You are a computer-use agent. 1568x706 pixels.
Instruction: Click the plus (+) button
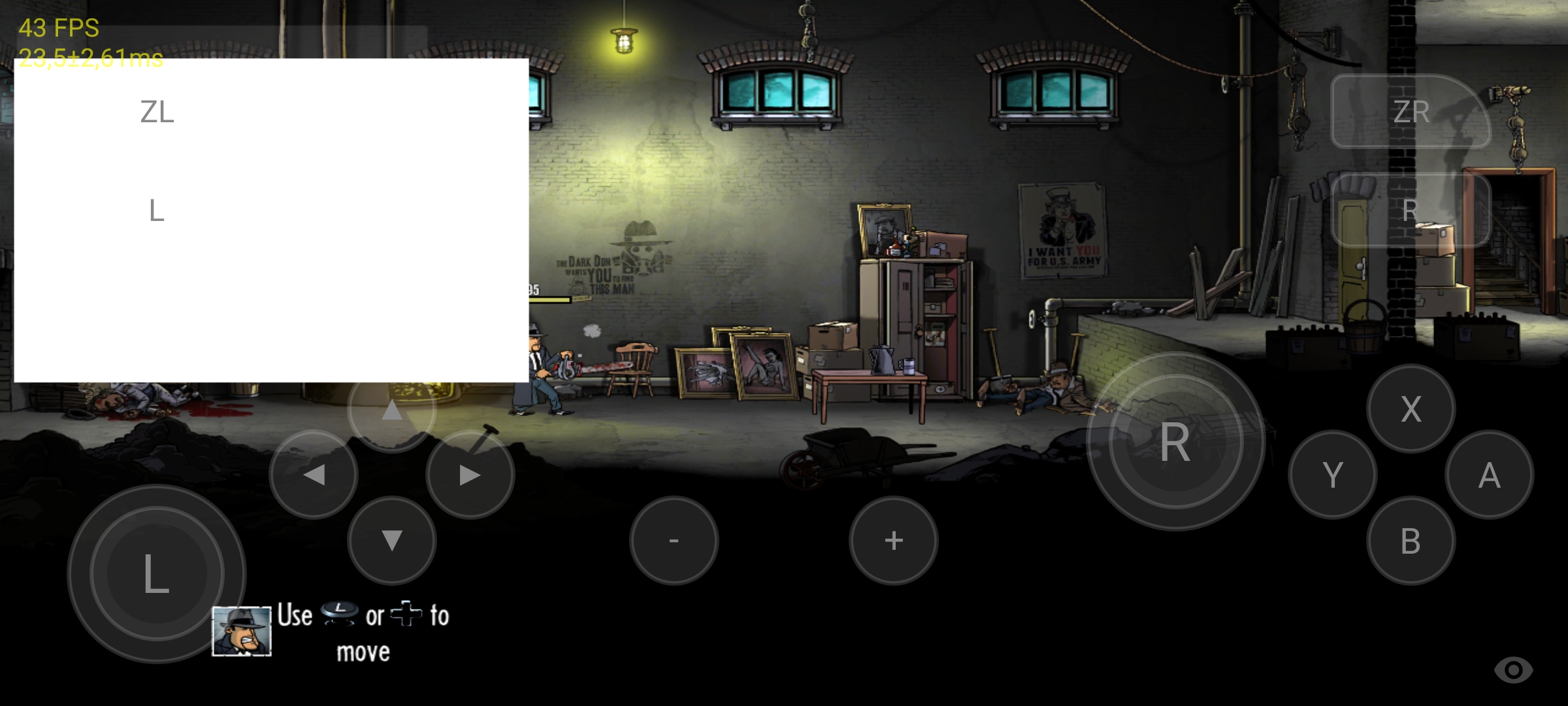(893, 541)
